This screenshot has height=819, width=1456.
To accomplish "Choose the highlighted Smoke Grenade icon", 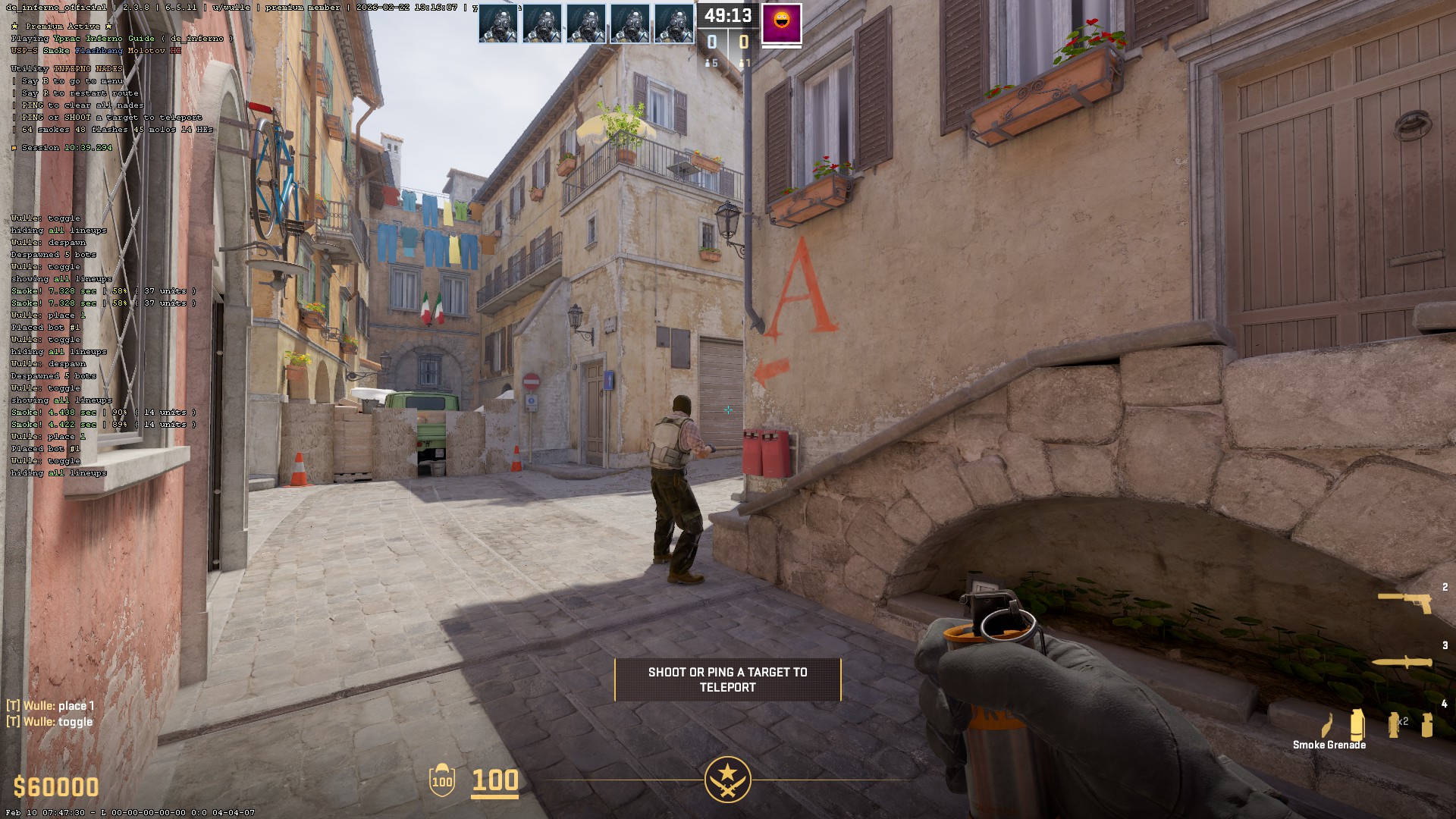I will [1357, 724].
